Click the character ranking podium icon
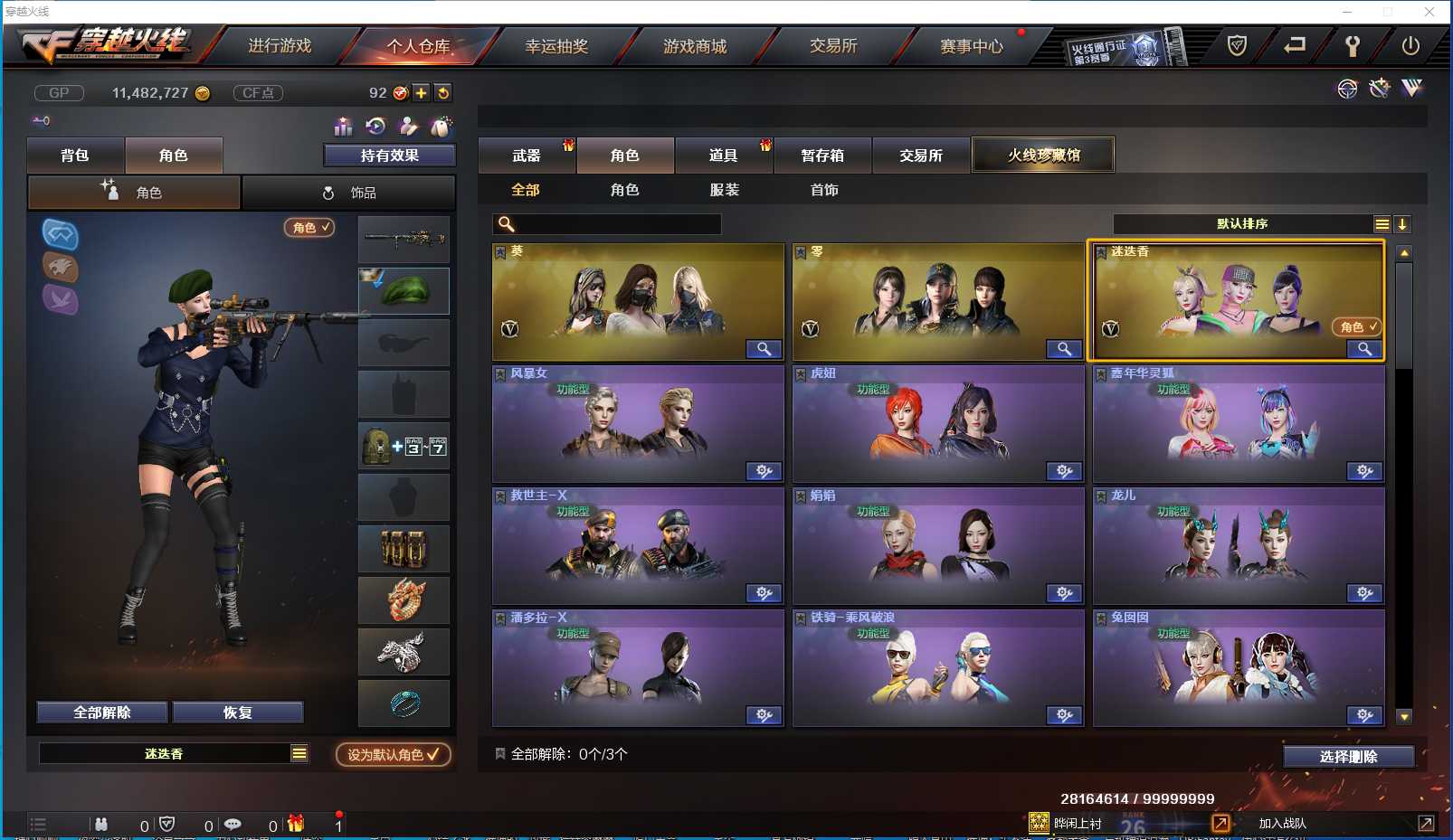This screenshot has width=1453, height=840. [344, 127]
